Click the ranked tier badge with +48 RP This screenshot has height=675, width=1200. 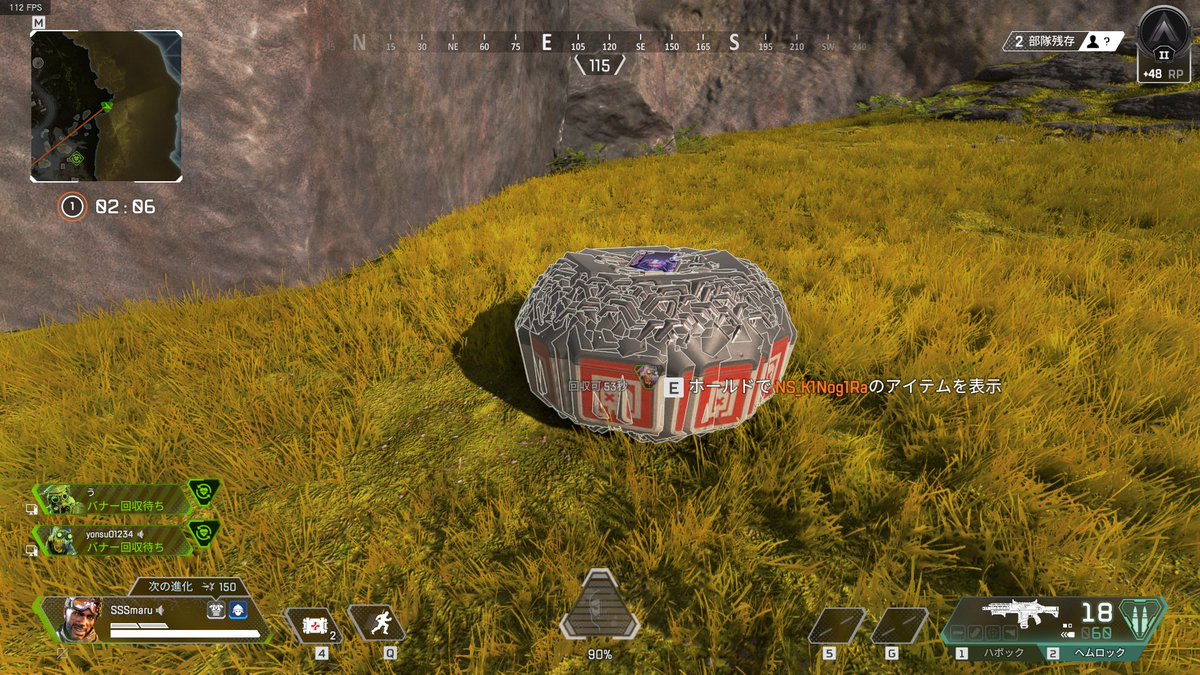point(1164,45)
